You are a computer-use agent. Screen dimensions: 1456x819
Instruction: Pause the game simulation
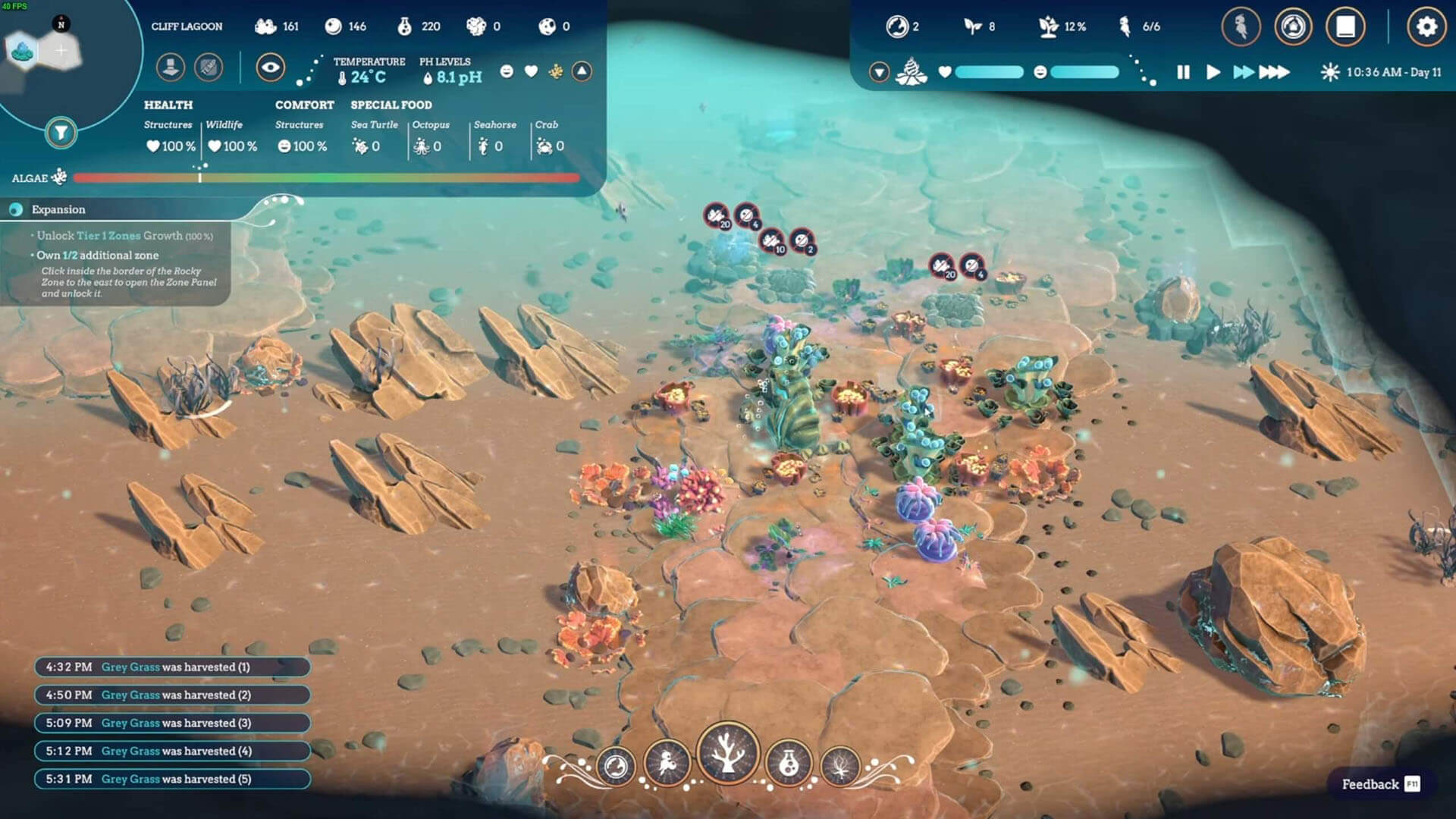click(x=1183, y=72)
